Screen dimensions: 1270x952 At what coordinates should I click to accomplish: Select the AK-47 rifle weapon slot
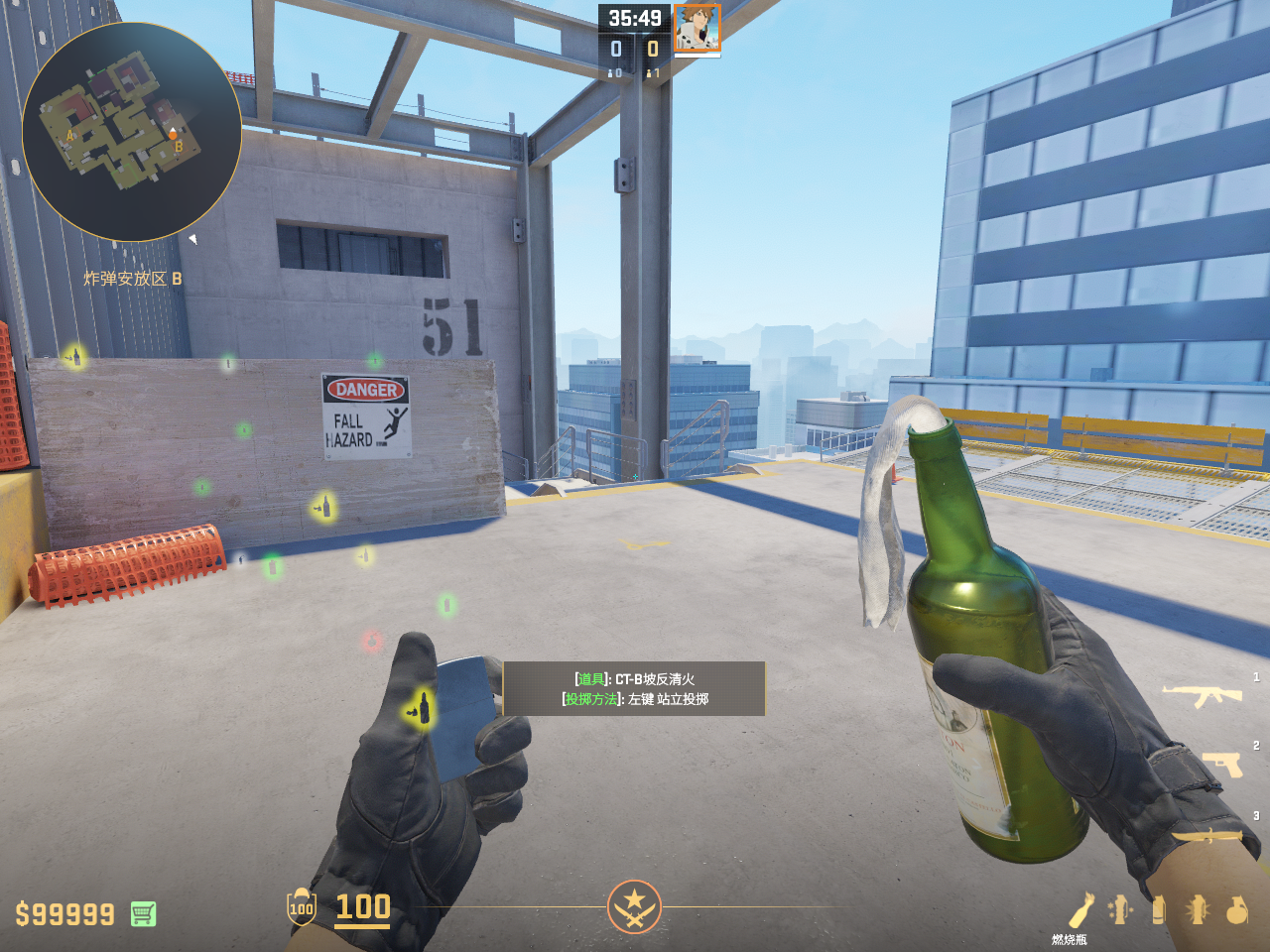pyautogui.click(x=1202, y=695)
